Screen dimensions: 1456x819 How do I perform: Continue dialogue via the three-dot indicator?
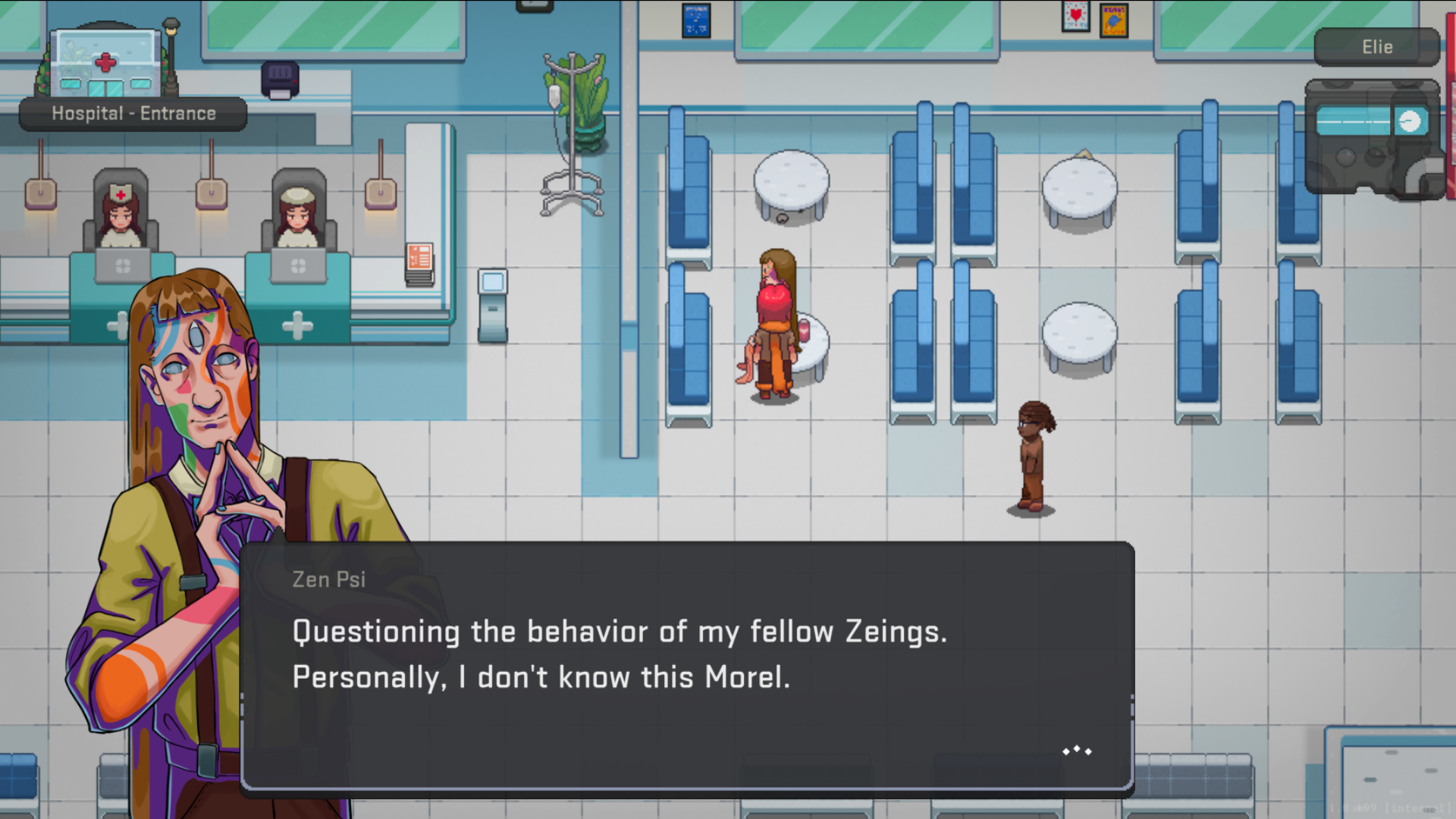point(1077,751)
